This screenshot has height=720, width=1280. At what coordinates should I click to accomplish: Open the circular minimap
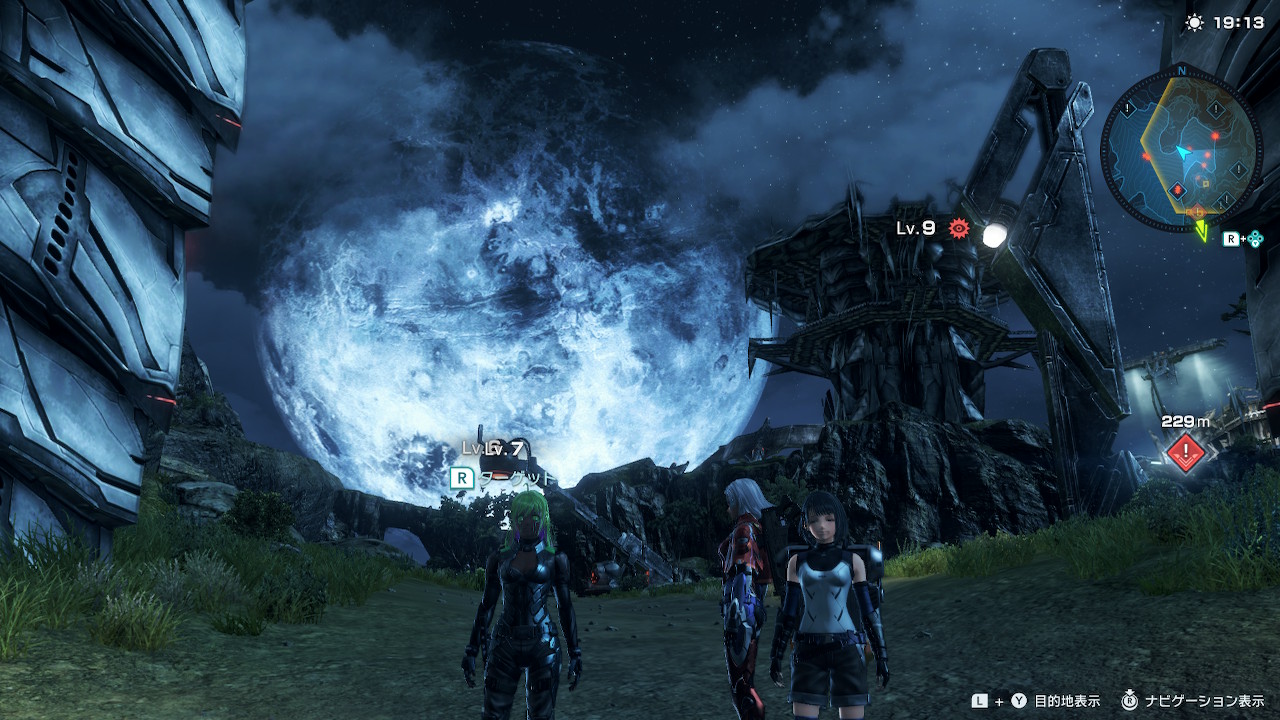coord(1181,146)
